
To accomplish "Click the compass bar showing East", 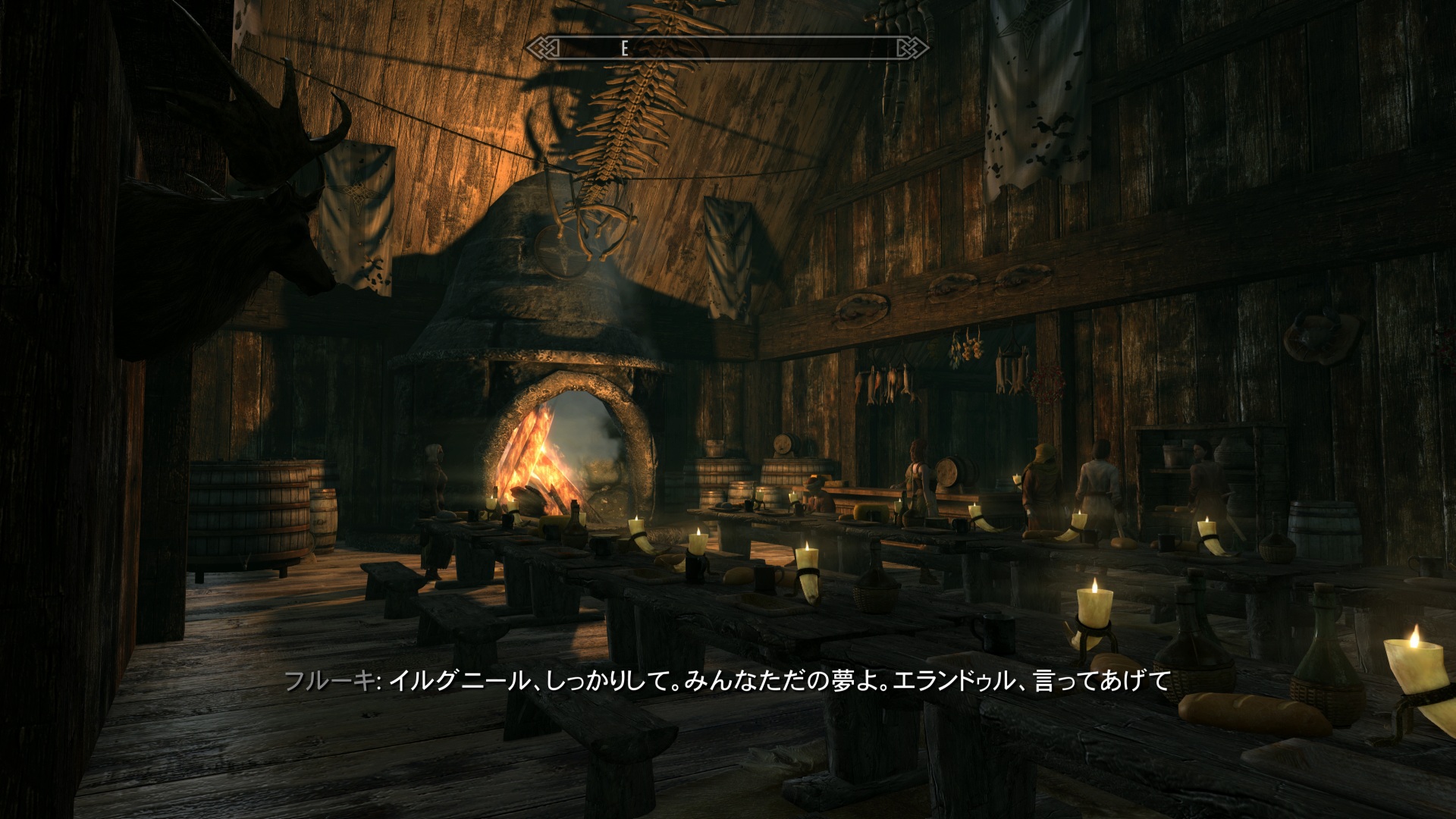I will (727, 49).
